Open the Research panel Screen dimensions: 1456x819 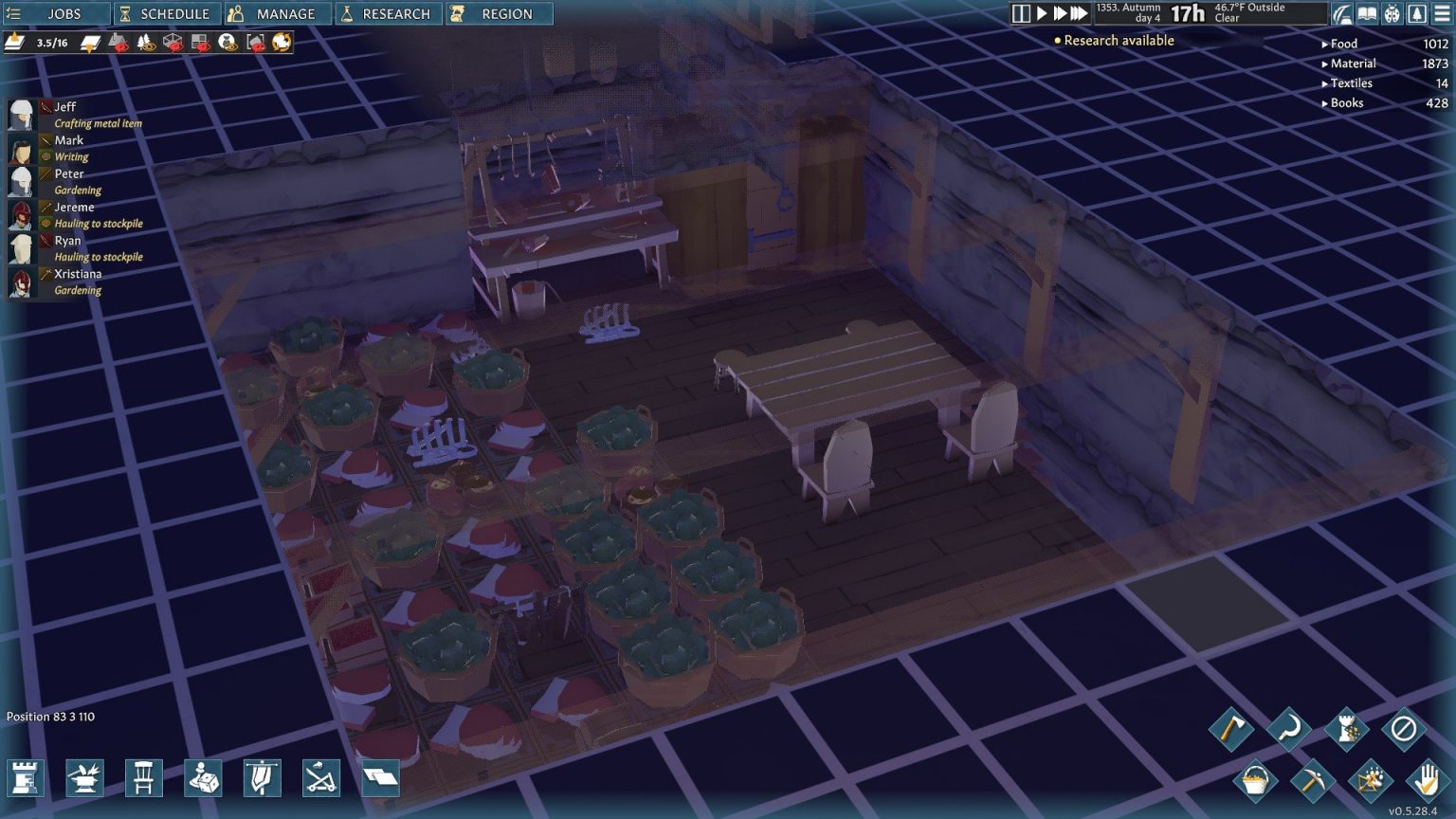[x=388, y=14]
